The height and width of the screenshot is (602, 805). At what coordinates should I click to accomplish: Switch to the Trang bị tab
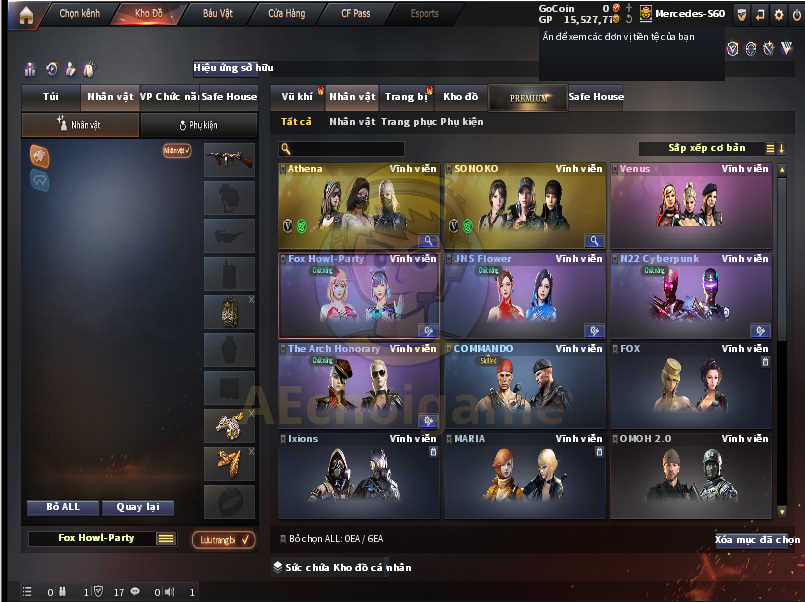(x=405, y=97)
